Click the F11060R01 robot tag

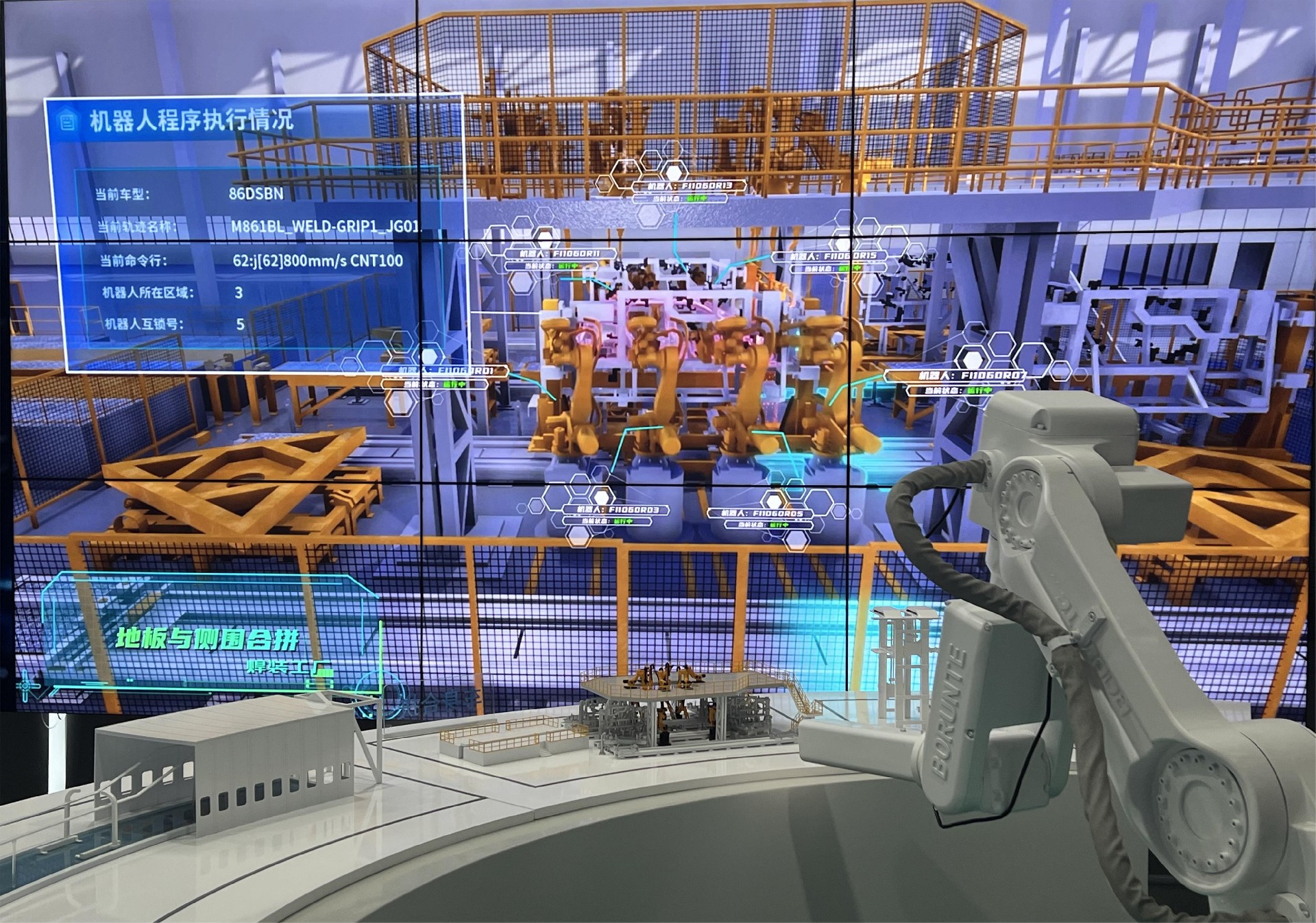[x=446, y=371]
